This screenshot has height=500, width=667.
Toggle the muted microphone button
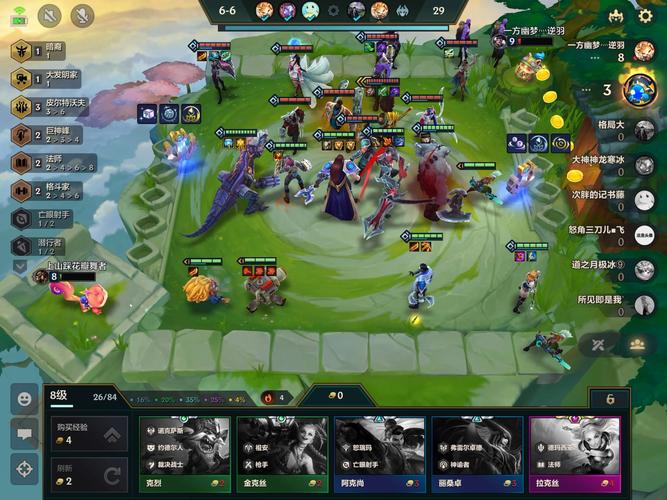pyautogui.click(x=82, y=16)
